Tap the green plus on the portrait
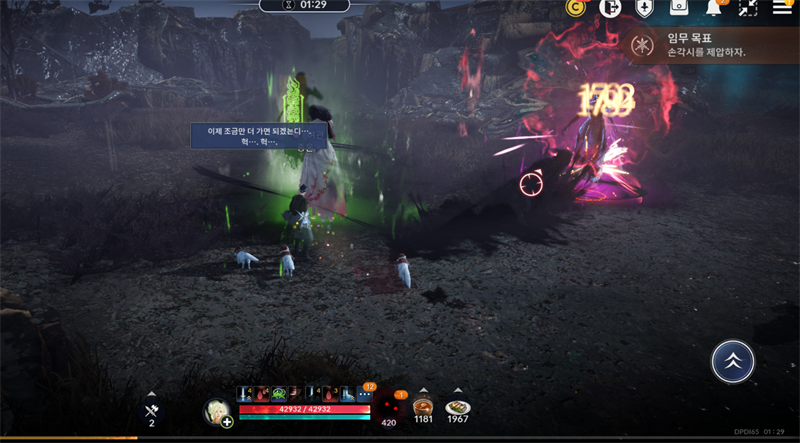The height and width of the screenshot is (443, 800). tap(228, 422)
